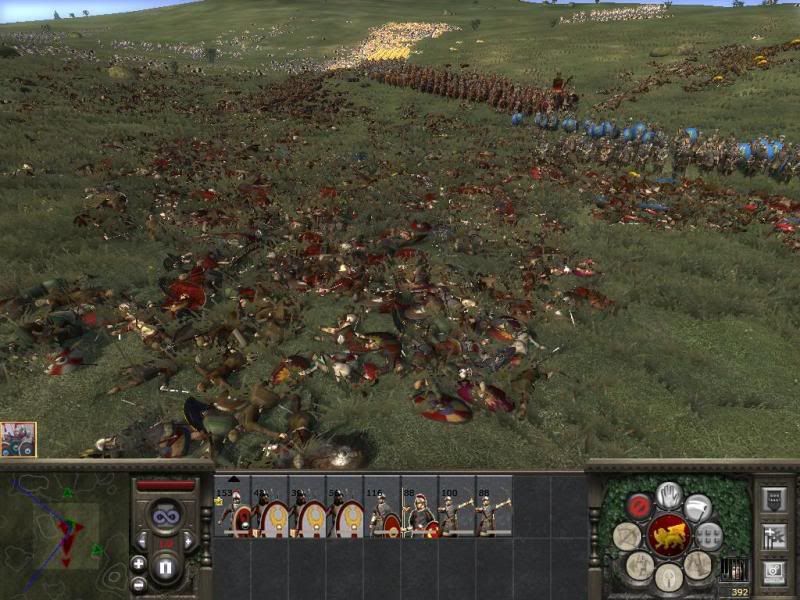Zoom out the minimap with the minus button

pos(138,583)
